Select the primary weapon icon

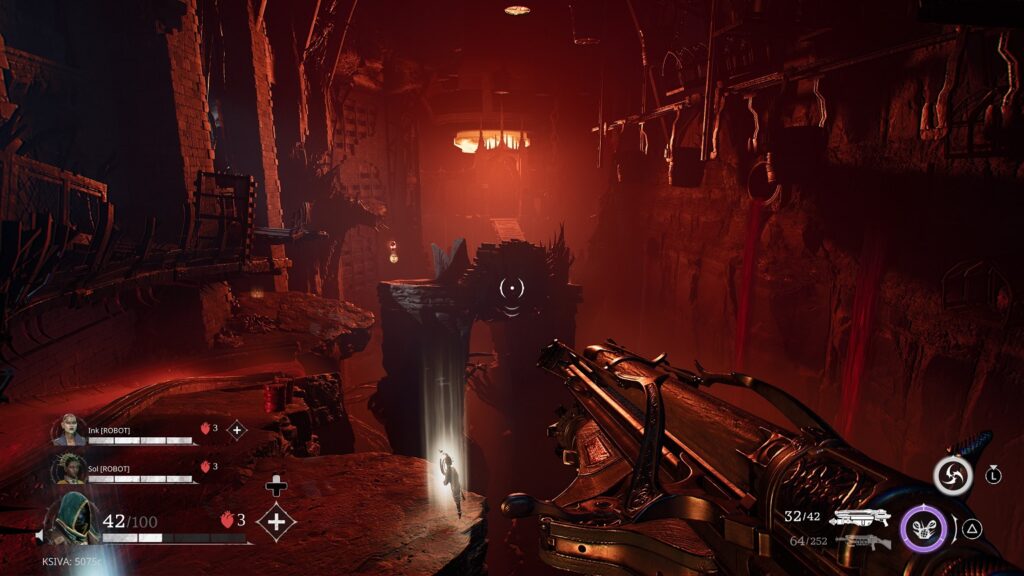coord(859,517)
